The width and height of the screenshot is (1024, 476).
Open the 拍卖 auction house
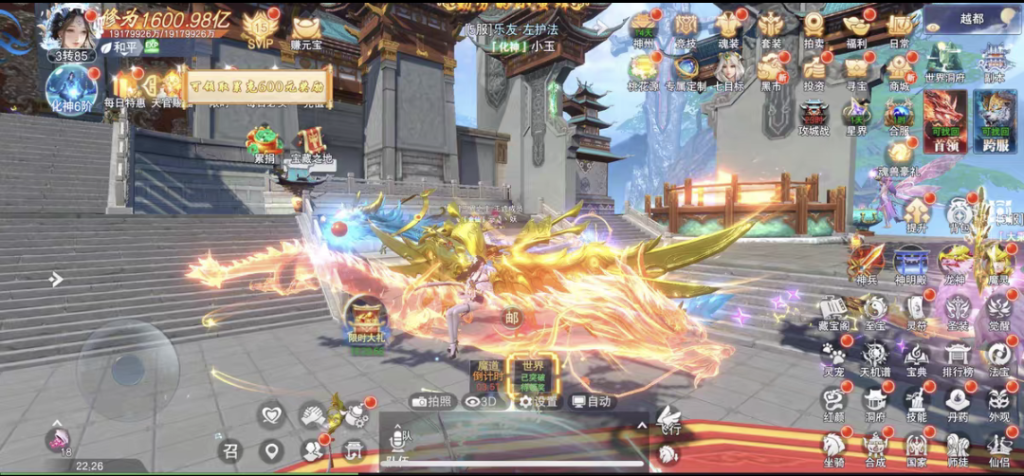click(x=814, y=26)
